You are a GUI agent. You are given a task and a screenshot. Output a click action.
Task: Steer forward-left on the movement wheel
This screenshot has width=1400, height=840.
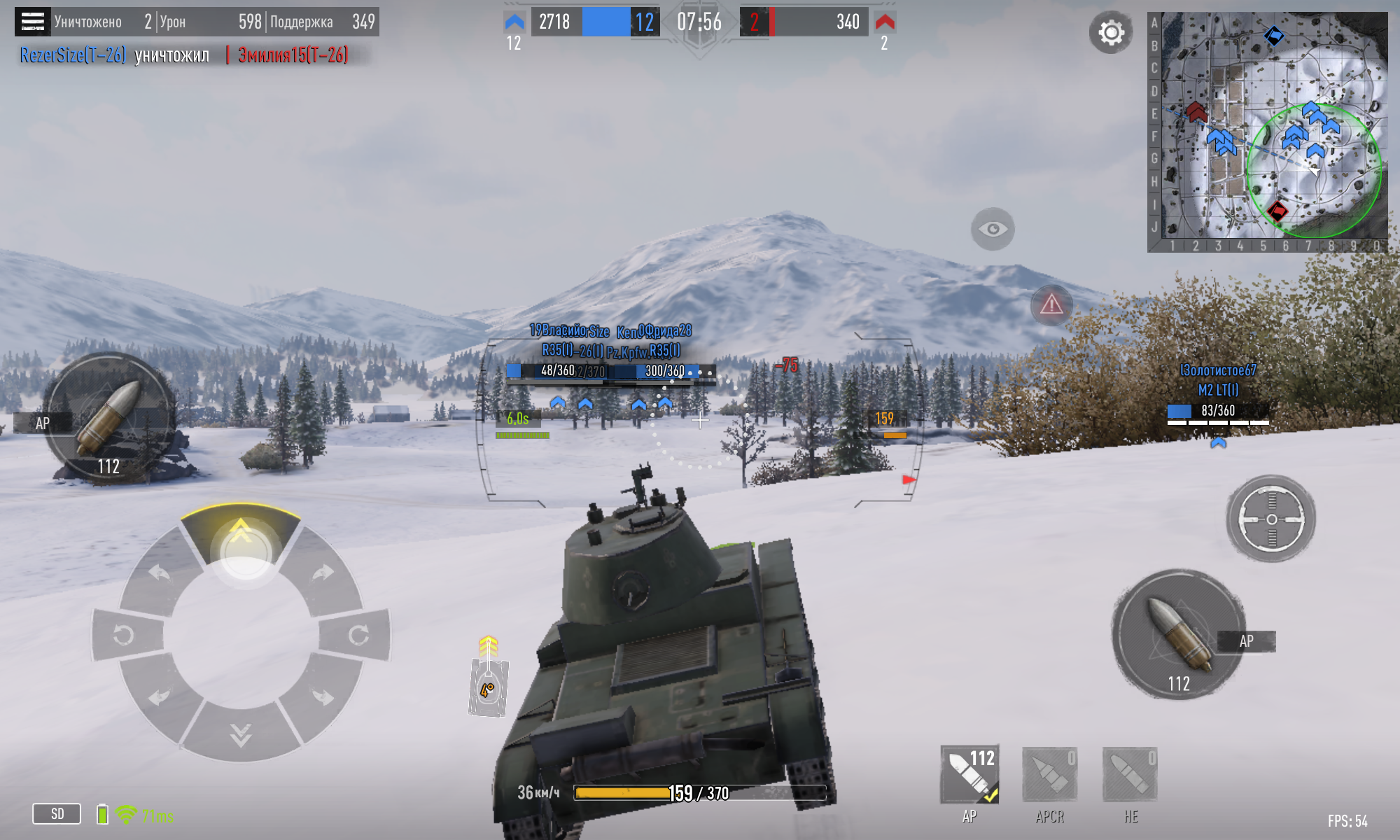coord(159,573)
